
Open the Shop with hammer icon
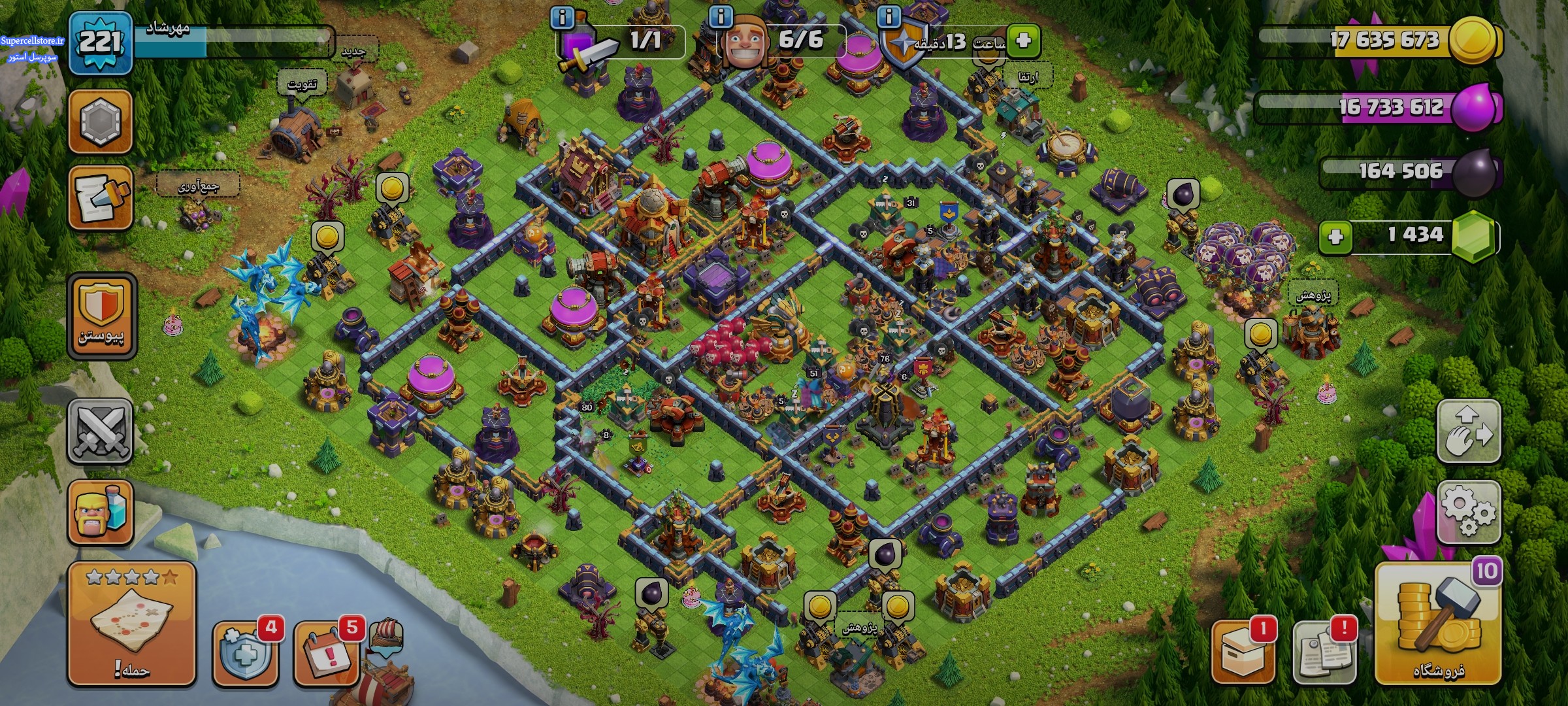click(1438, 624)
